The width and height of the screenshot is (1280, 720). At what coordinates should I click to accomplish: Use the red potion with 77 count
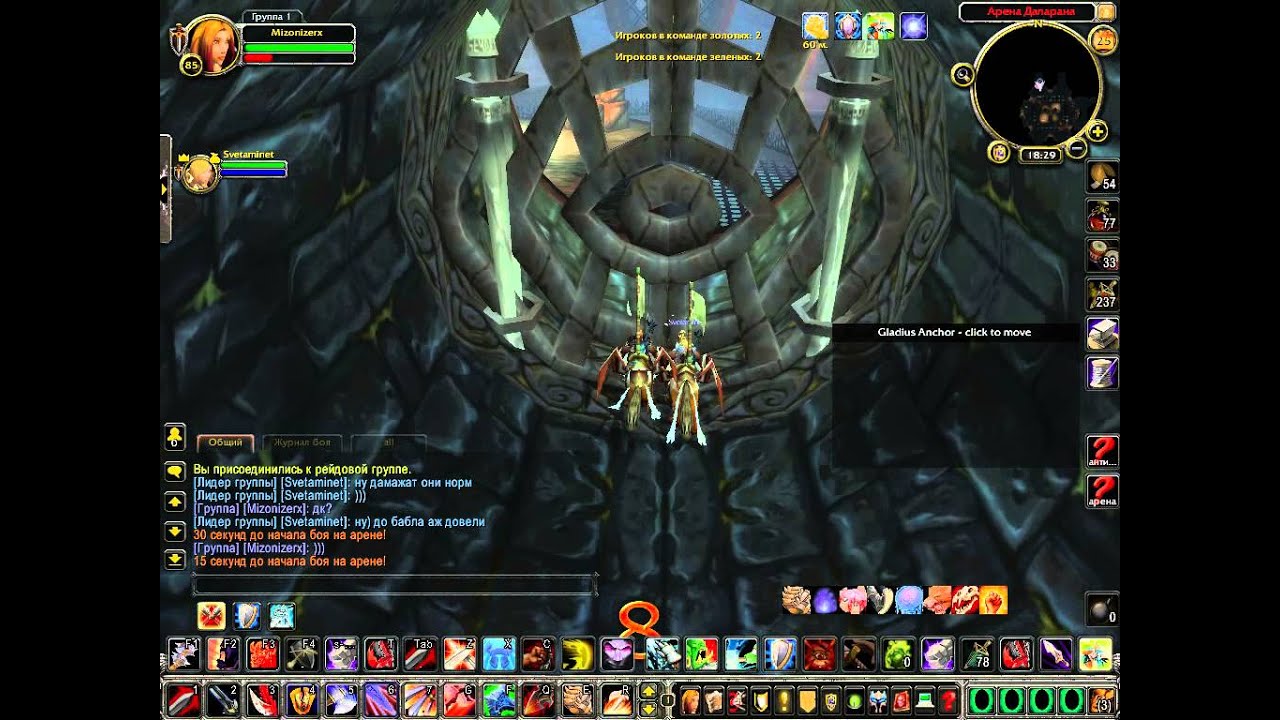(1102, 216)
